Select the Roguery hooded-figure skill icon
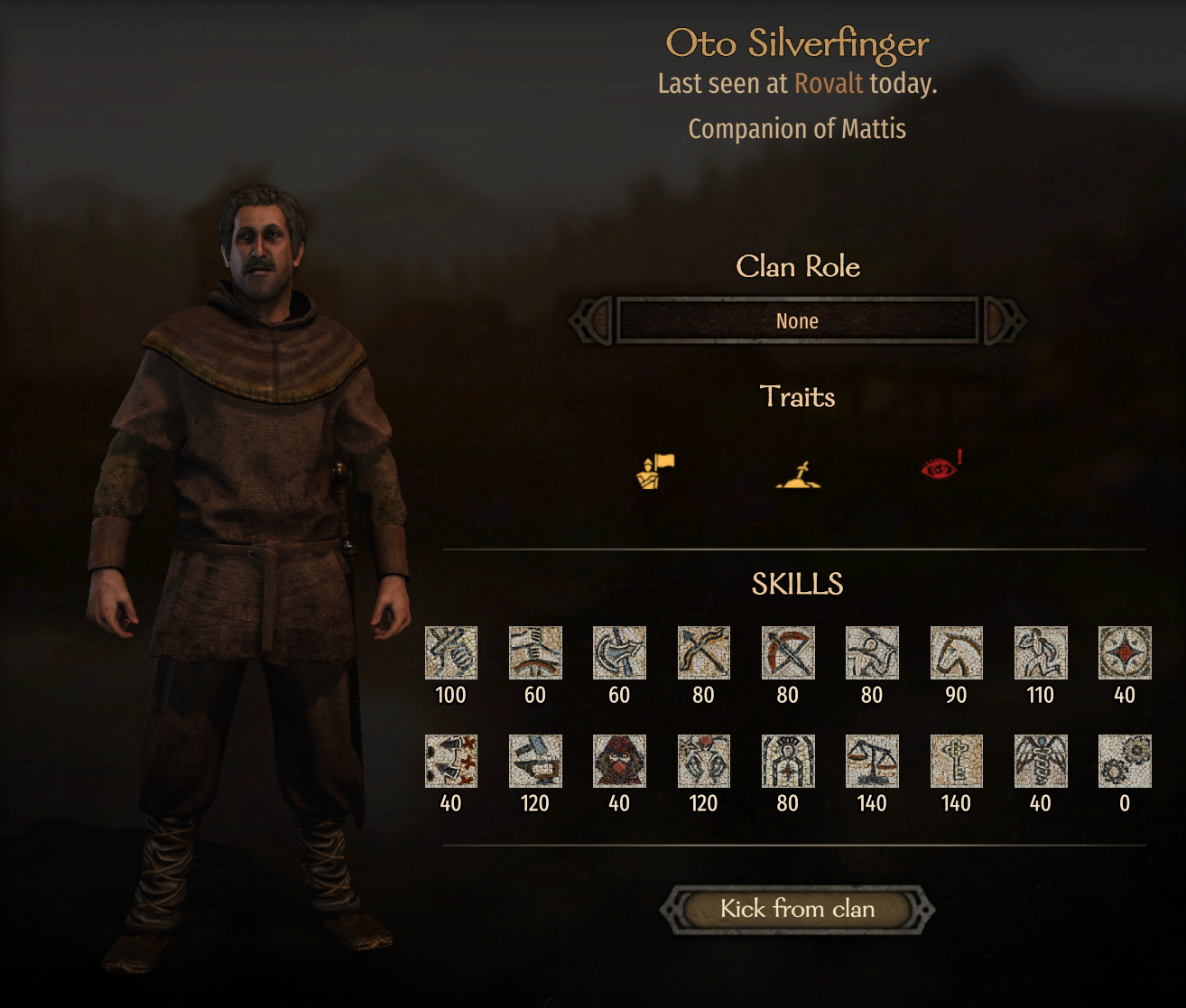This screenshot has height=1008, width=1186. 619,761
